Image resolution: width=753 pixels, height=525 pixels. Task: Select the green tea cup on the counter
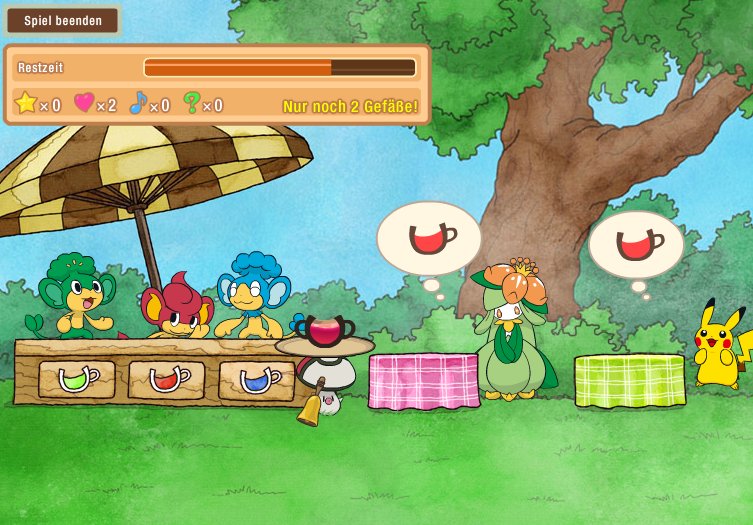(77, 379)
